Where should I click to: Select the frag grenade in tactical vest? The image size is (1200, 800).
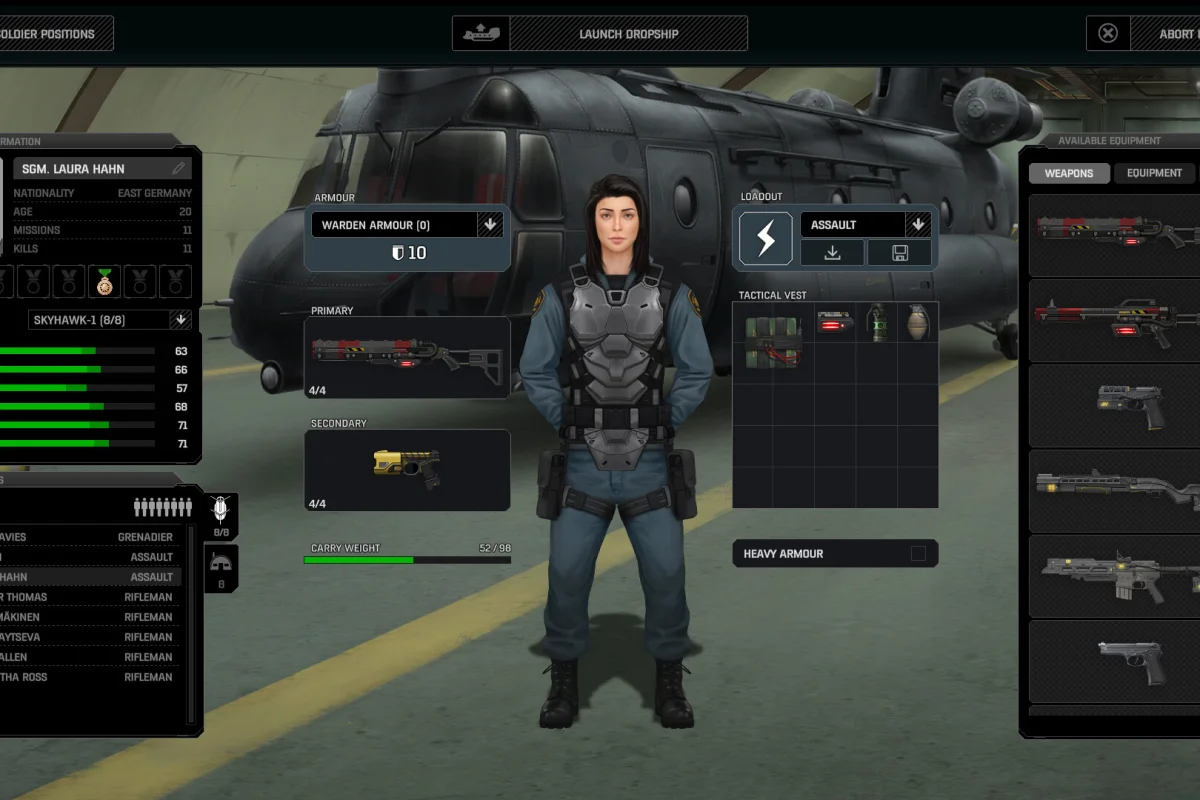click(917, 322)
